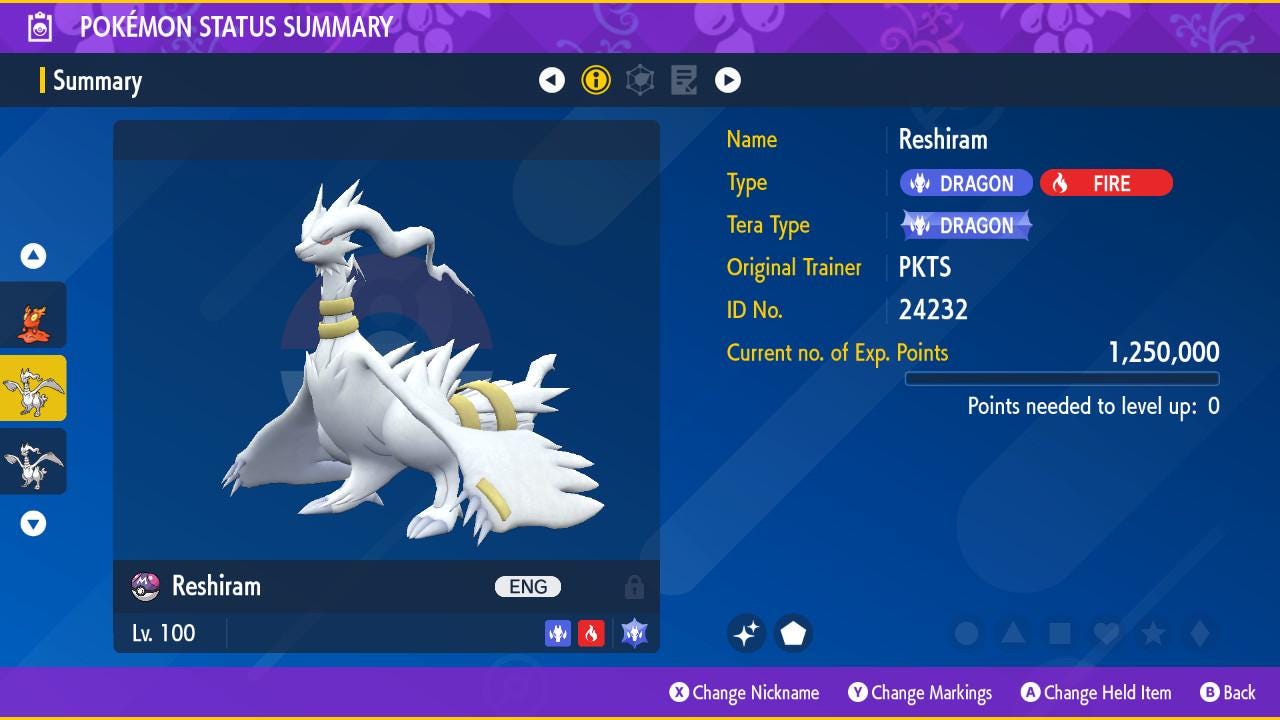Toggle the heart marking
This screenshot has height=720, width=1280.
(x=1106, y=633)
